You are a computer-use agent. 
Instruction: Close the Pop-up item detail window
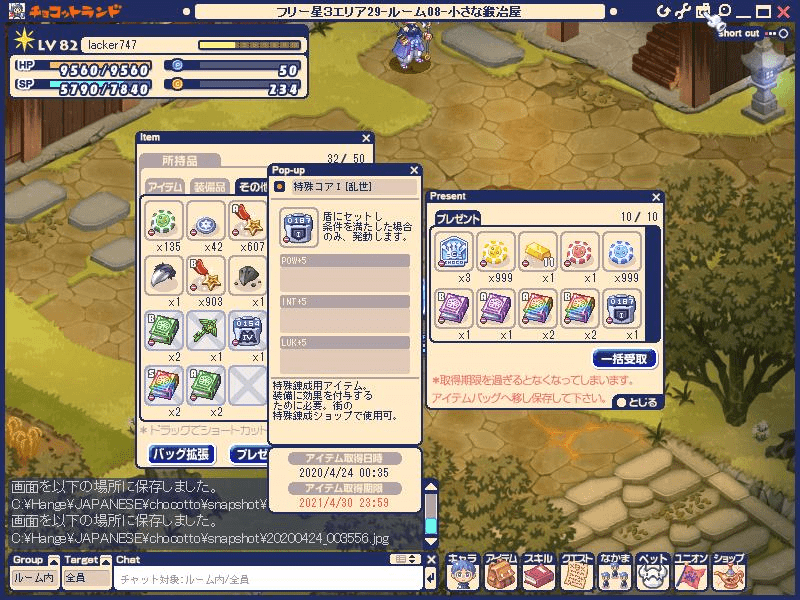pyautogui.click(x=414, y=171)
